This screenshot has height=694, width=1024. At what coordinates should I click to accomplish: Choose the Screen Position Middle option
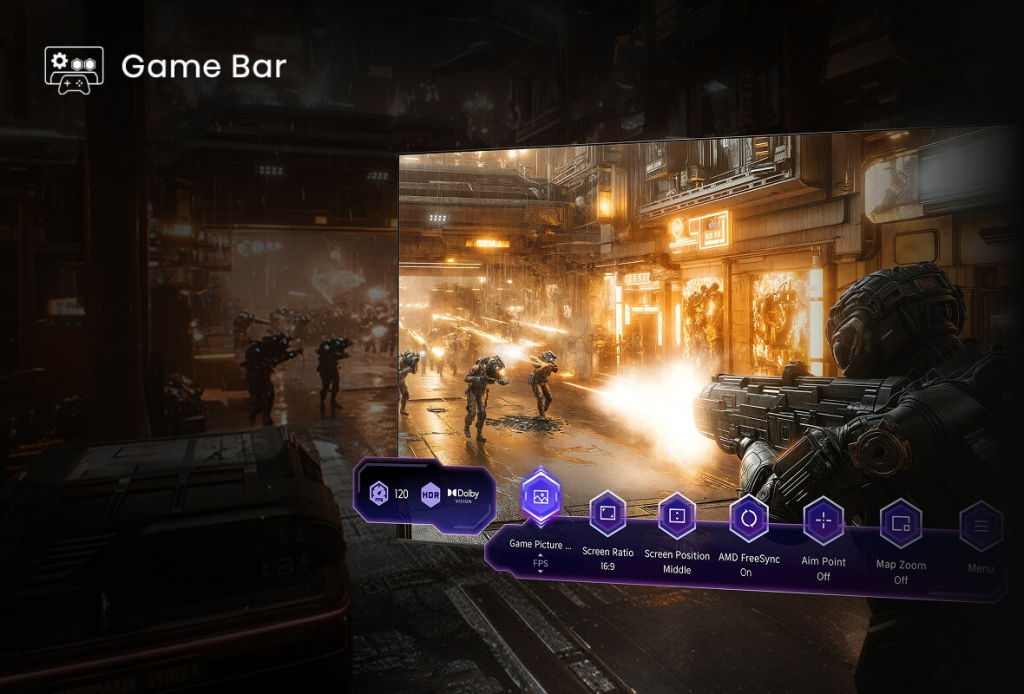pos(677,516)
